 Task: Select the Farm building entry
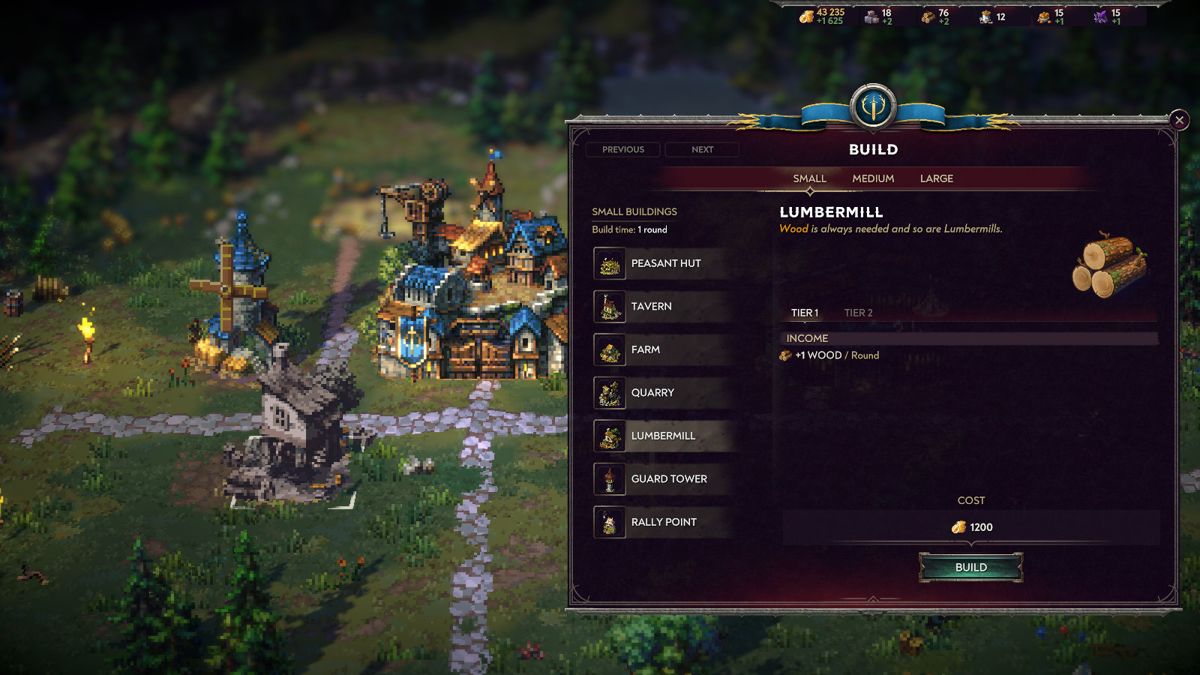tap(661, 350)
